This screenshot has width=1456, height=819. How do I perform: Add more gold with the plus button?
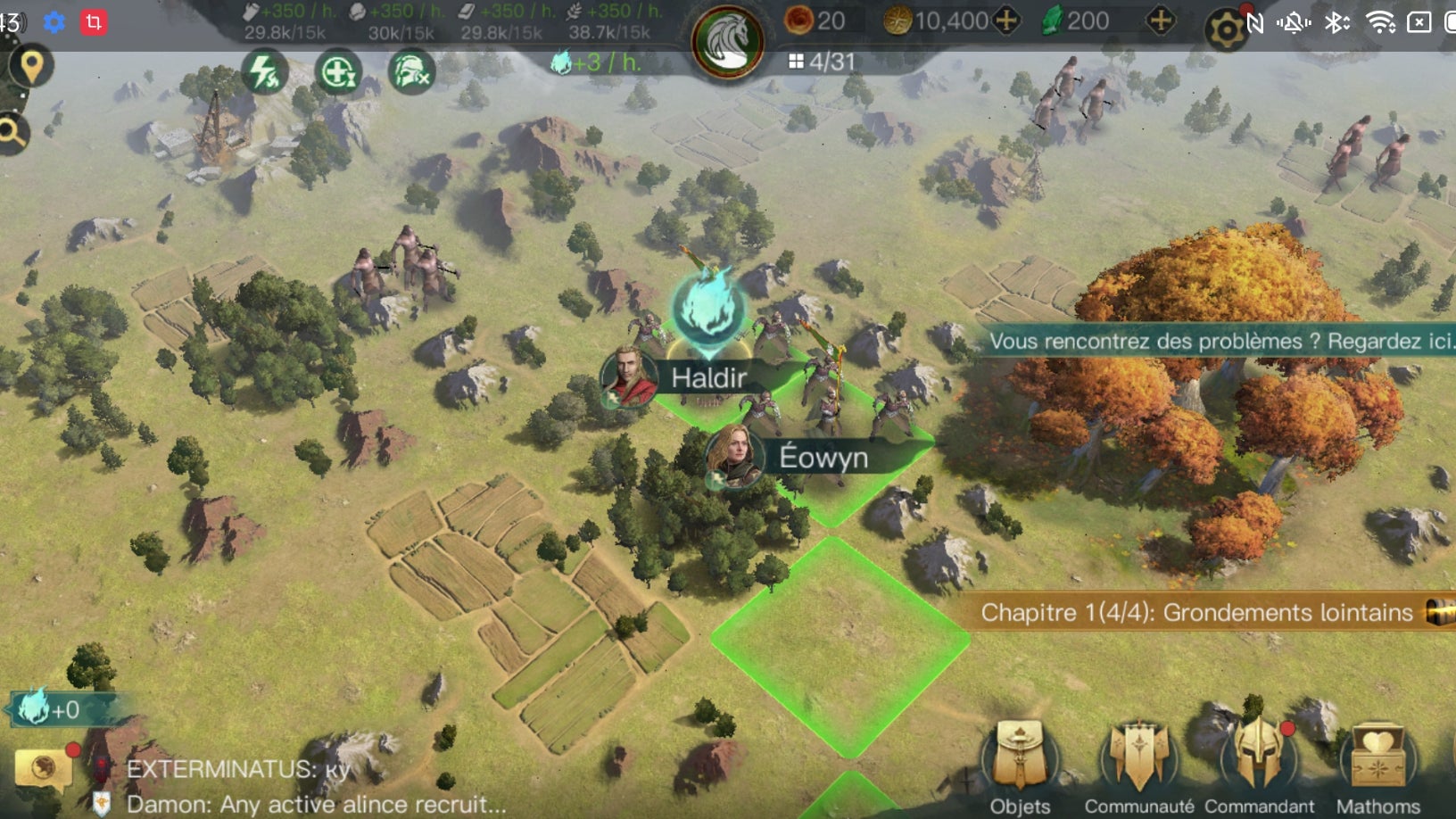[x=1006, y=21]
